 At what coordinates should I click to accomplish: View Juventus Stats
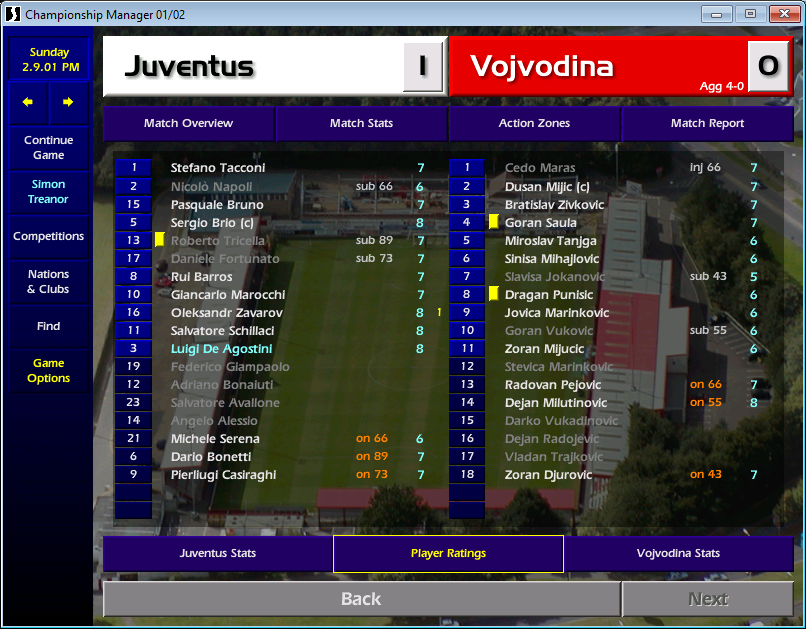(217, 553)
